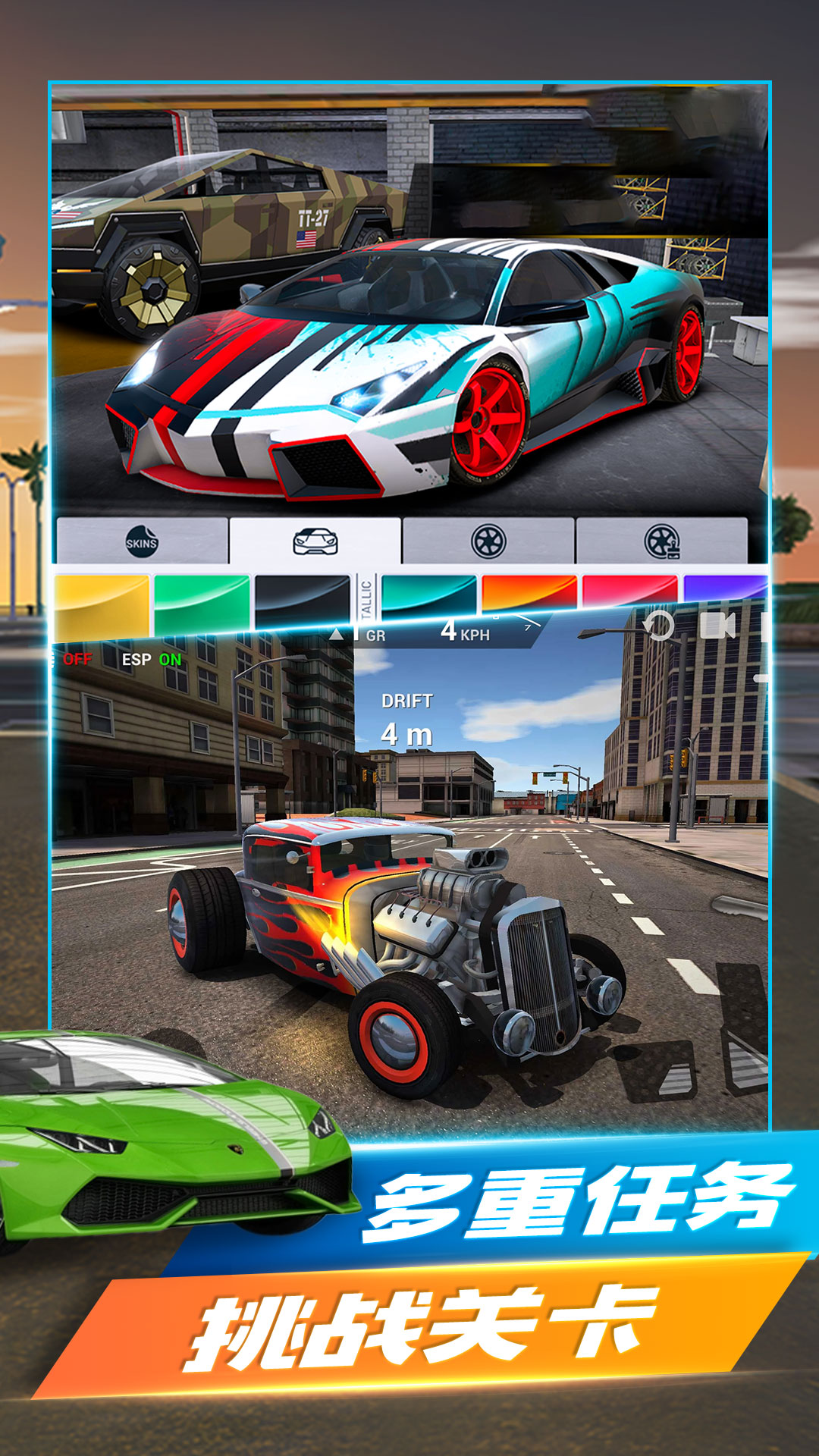
Task: Choose the orange-red metallic swatch
Action: tap(529, 591)
